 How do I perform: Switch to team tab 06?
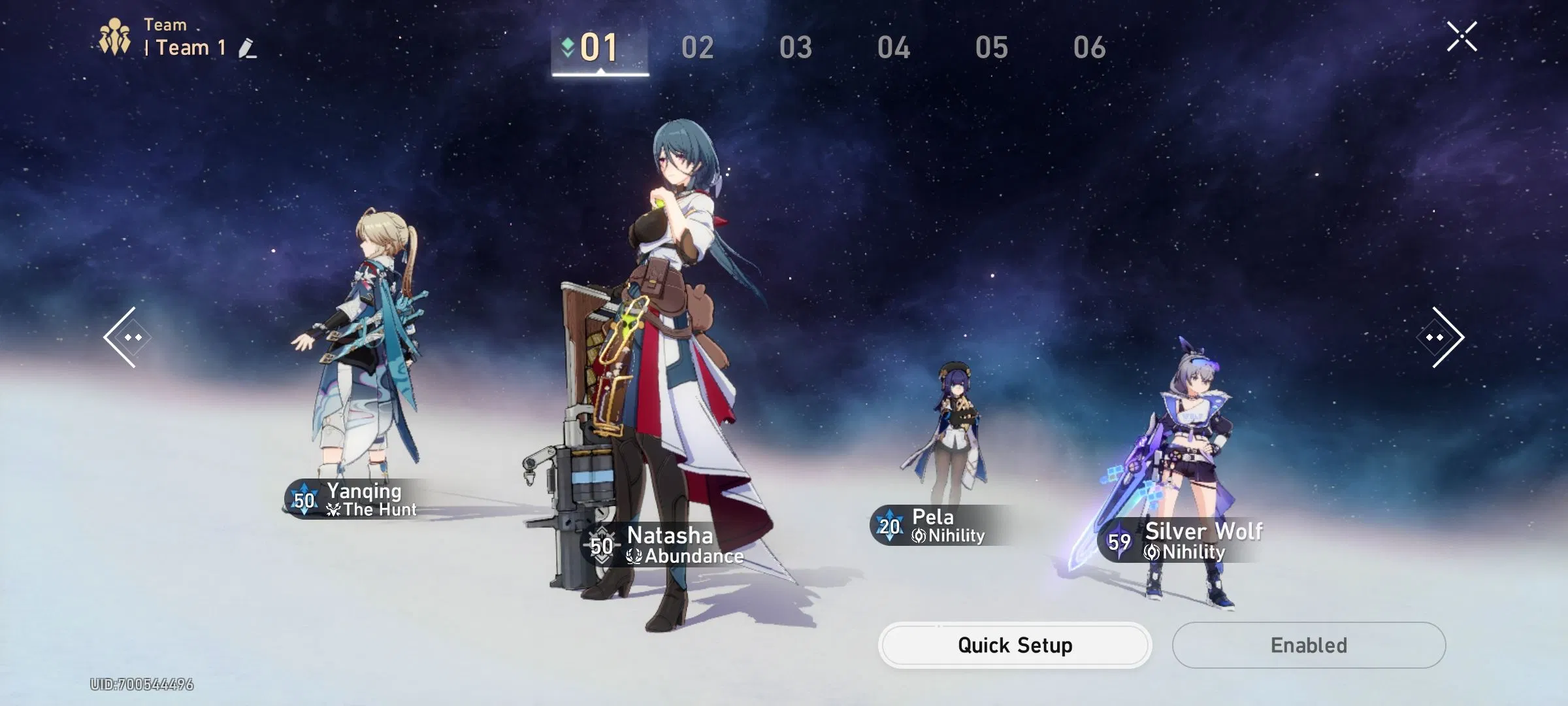pos(1090,48)
